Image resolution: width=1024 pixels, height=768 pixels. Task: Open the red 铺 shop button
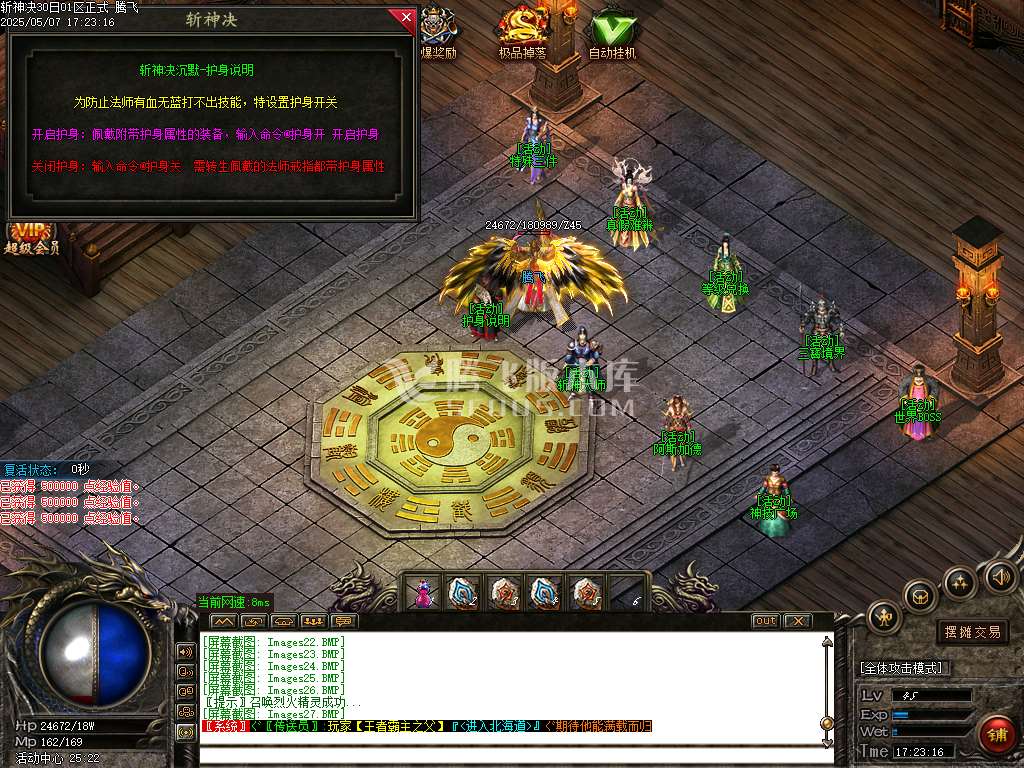click(x=996, y=735)
